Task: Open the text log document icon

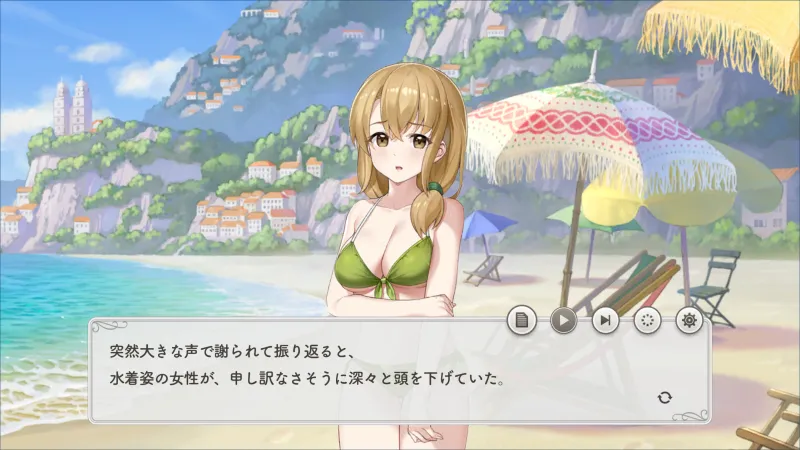Action: point(521,320)
